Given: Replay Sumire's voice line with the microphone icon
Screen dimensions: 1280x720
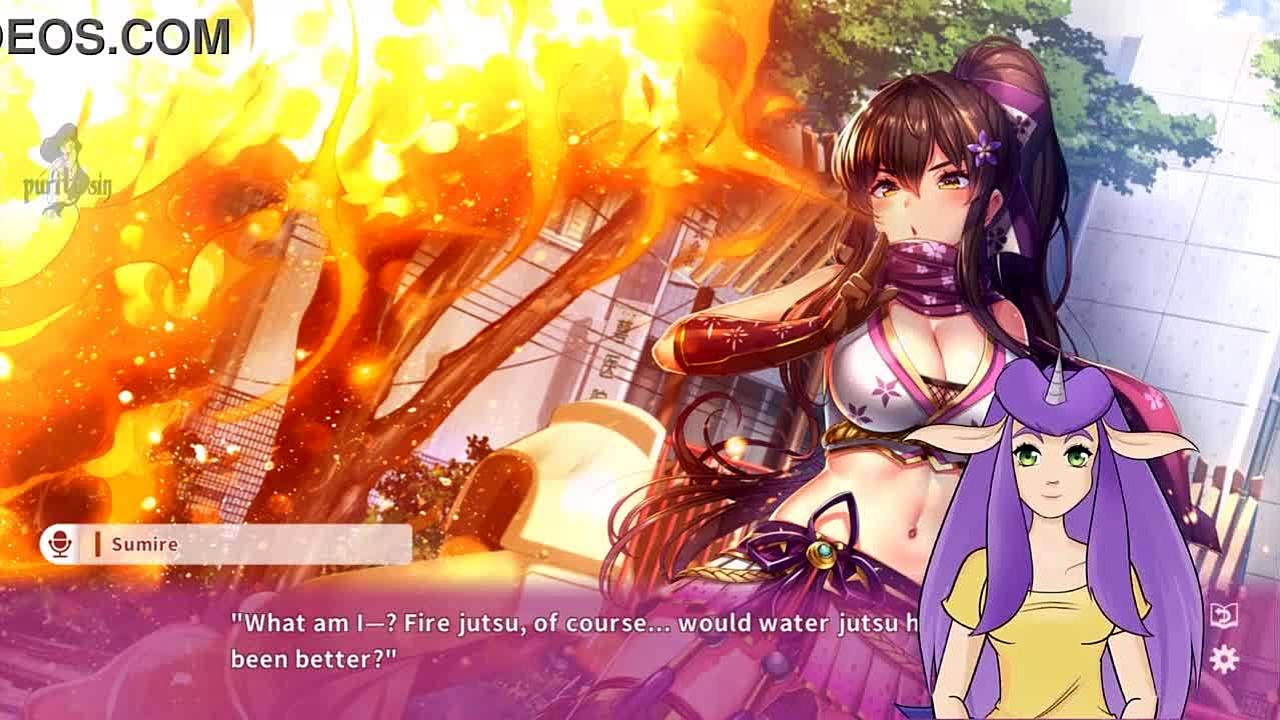Looking at the screenshot, I should (60, 544).
